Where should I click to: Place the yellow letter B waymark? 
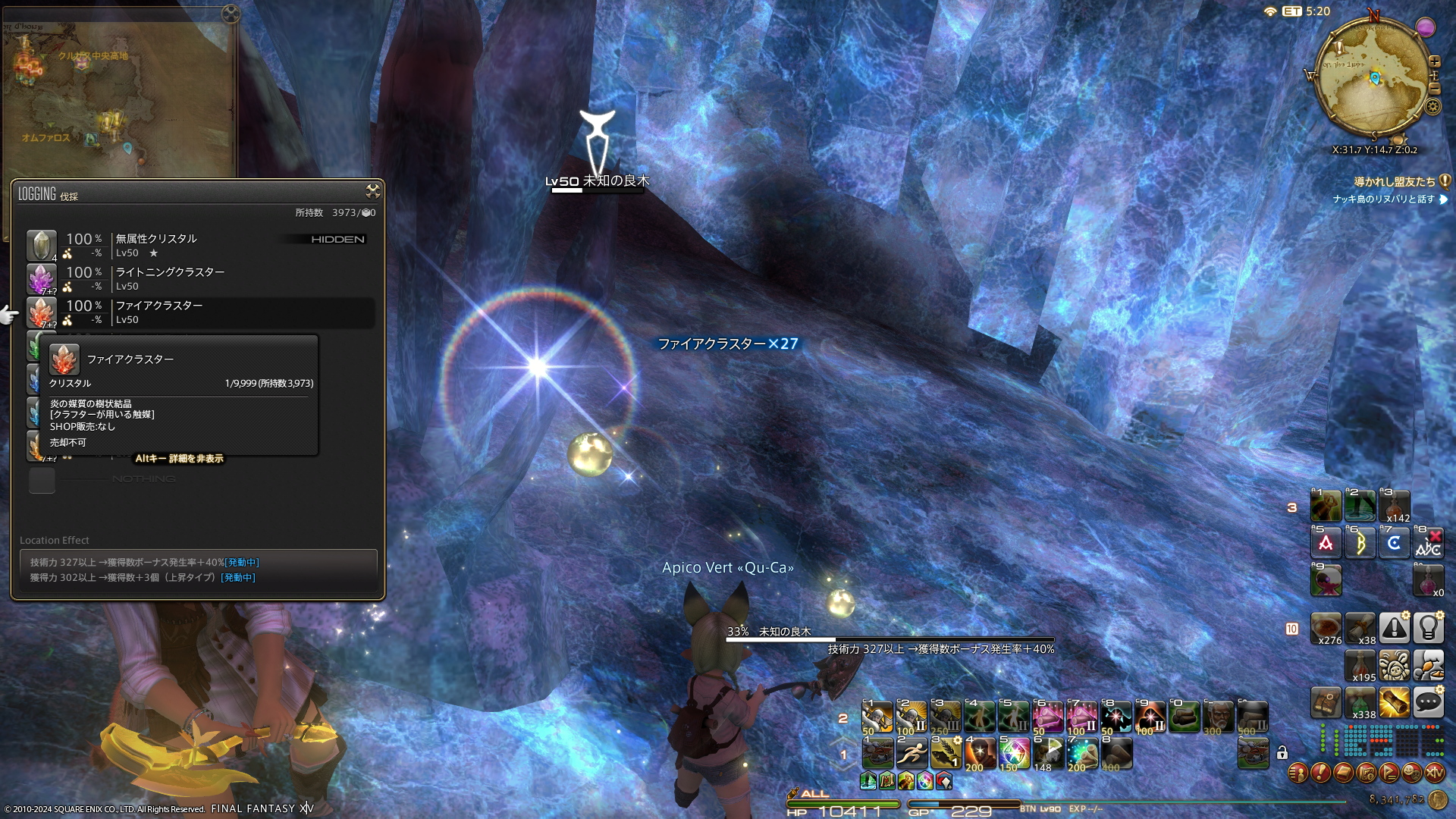click(1360, 543)
